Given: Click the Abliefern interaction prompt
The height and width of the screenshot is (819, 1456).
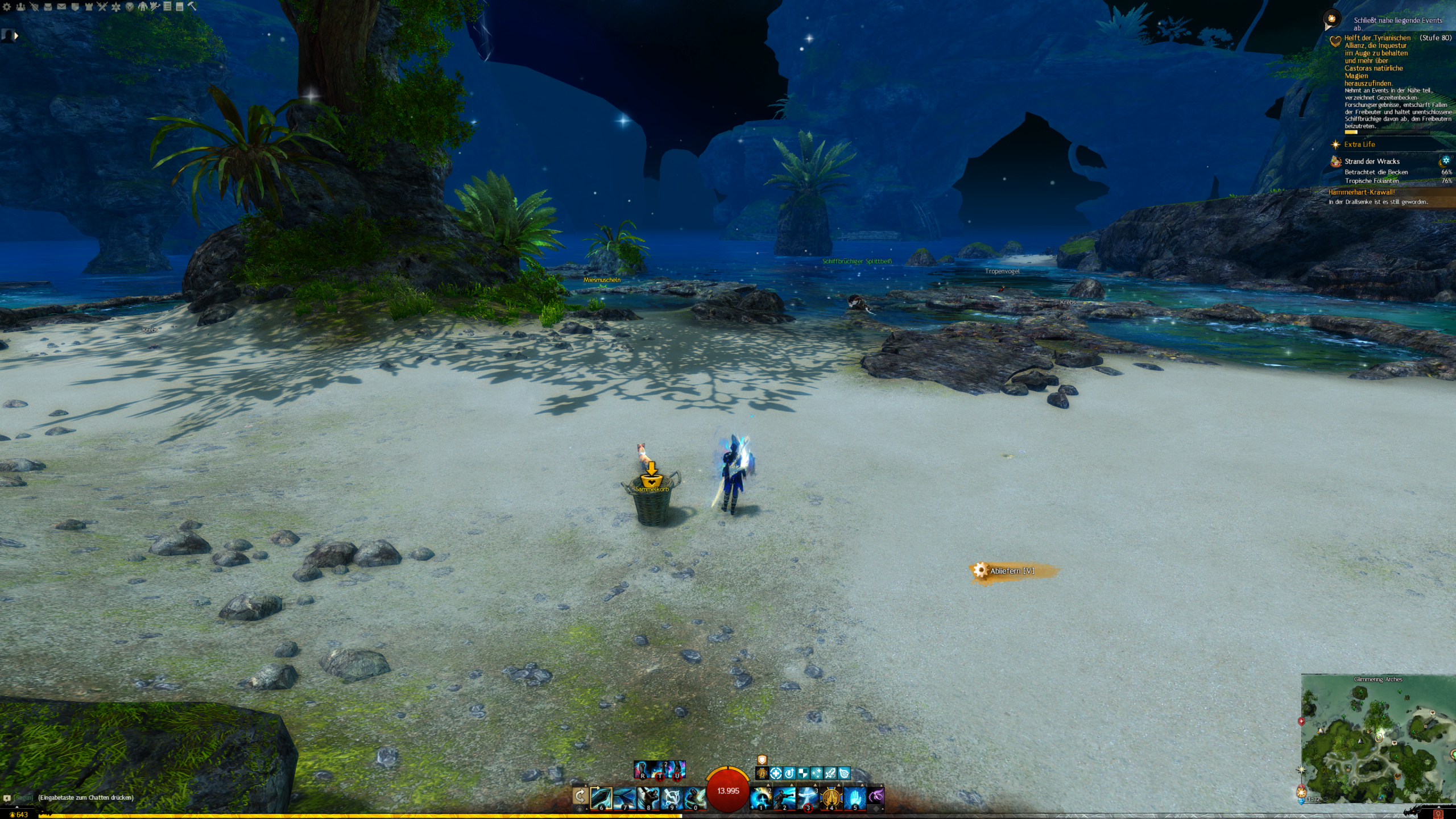Looking at the screenshot, I should (x=1011, y=570).
